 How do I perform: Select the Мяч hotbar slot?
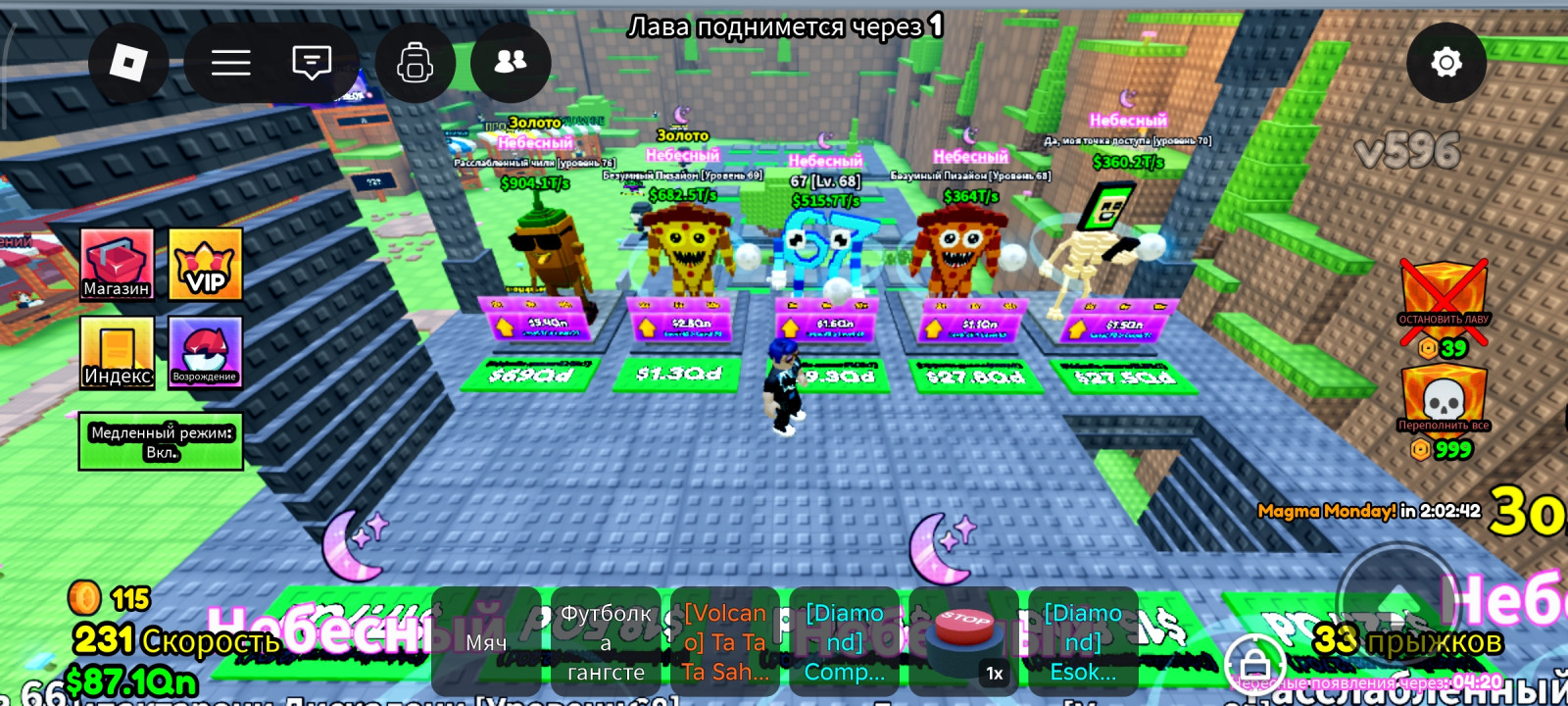486,641
